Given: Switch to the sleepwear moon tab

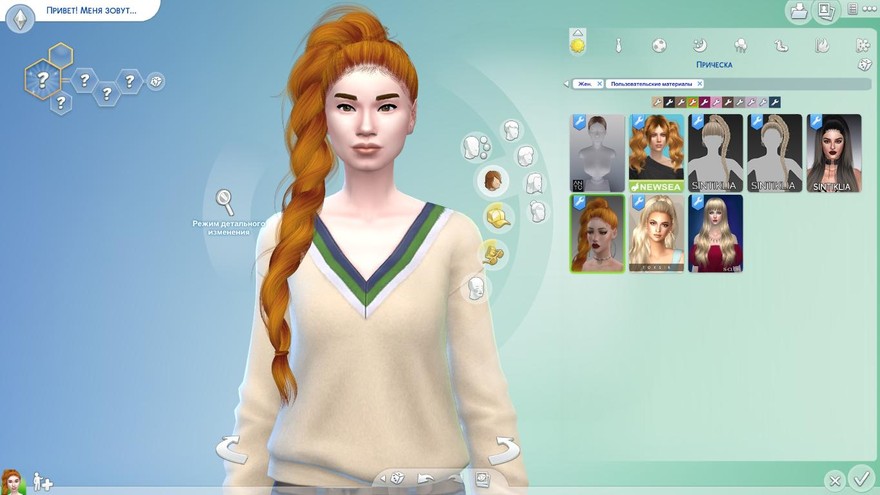Looking at the screenshot, I should point(700,45).
